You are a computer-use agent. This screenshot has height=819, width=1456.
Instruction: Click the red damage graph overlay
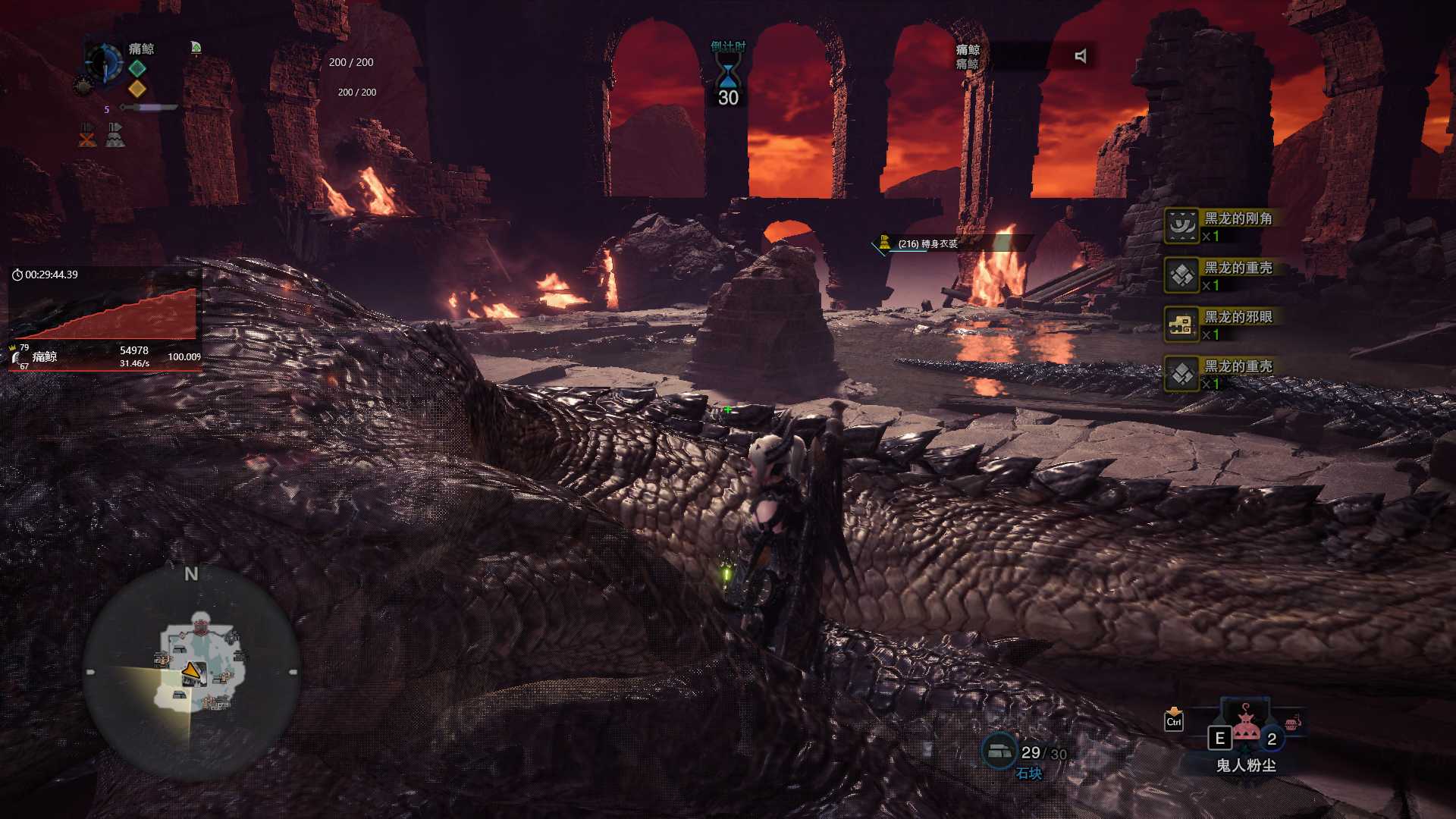pos(105,313)
